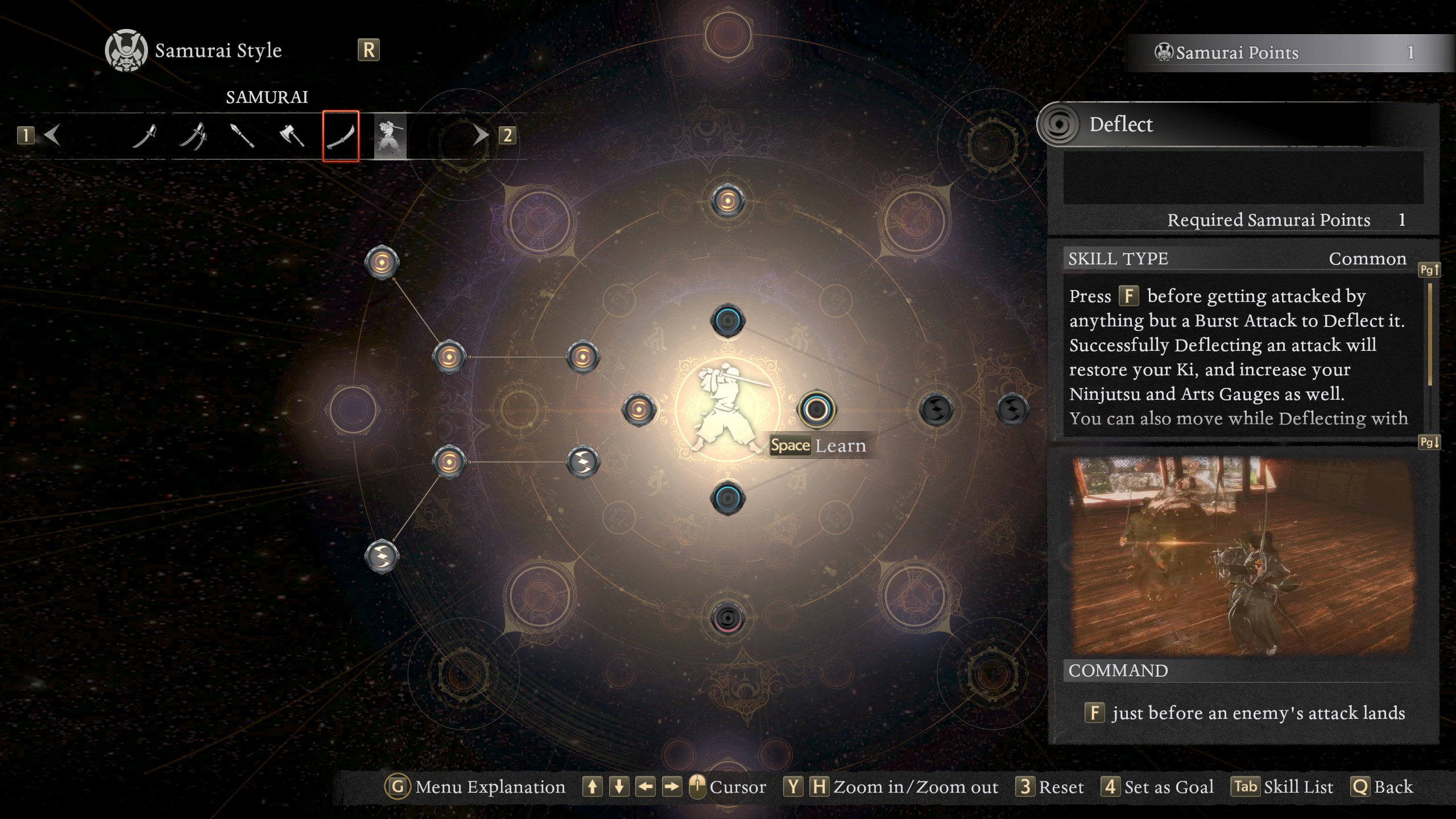
Task: Go to previous category with left arrow
Action: pyautogui.click(x=52, y=135)
